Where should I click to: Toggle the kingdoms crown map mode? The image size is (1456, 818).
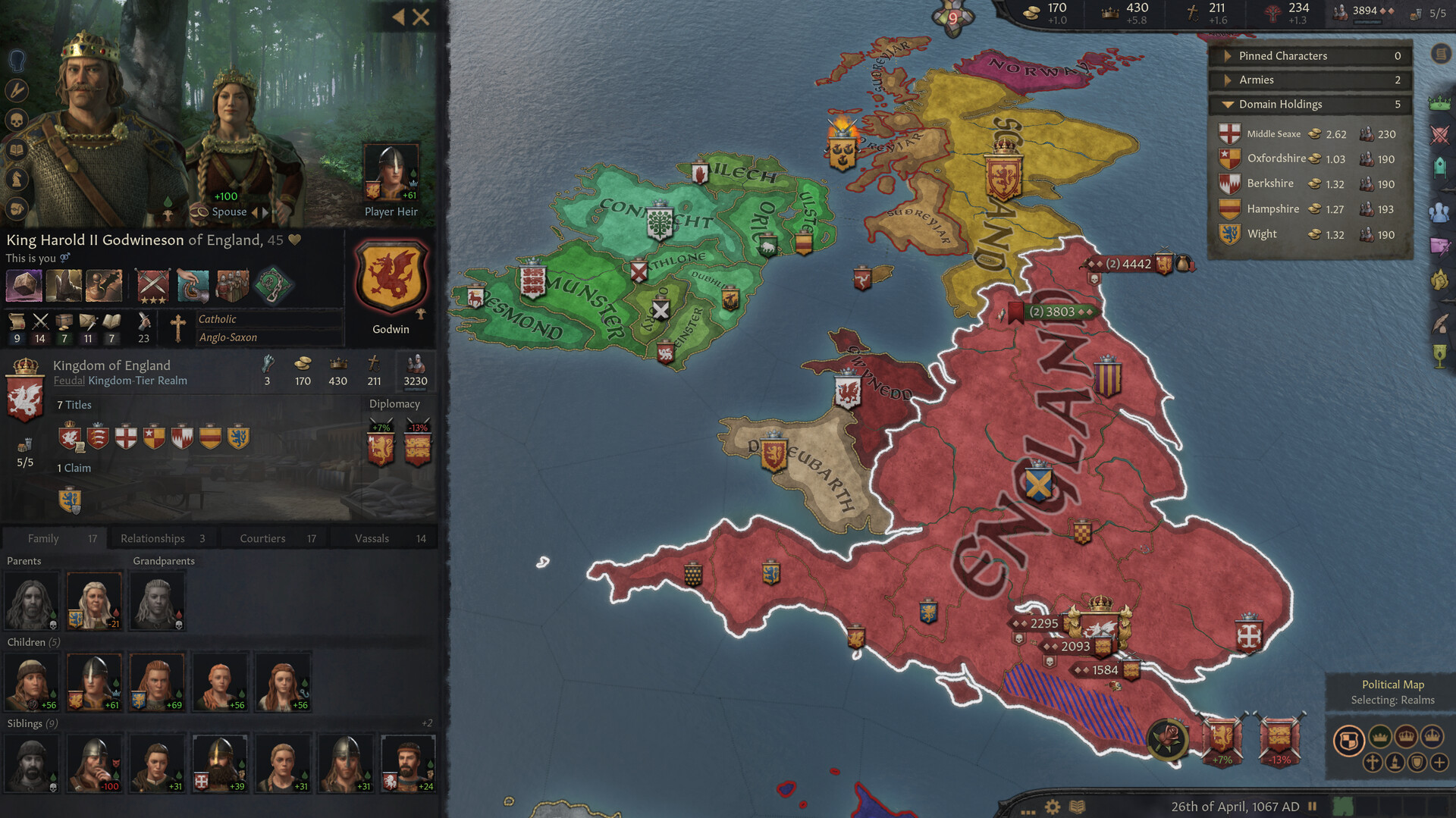(x=1406, y=736)
